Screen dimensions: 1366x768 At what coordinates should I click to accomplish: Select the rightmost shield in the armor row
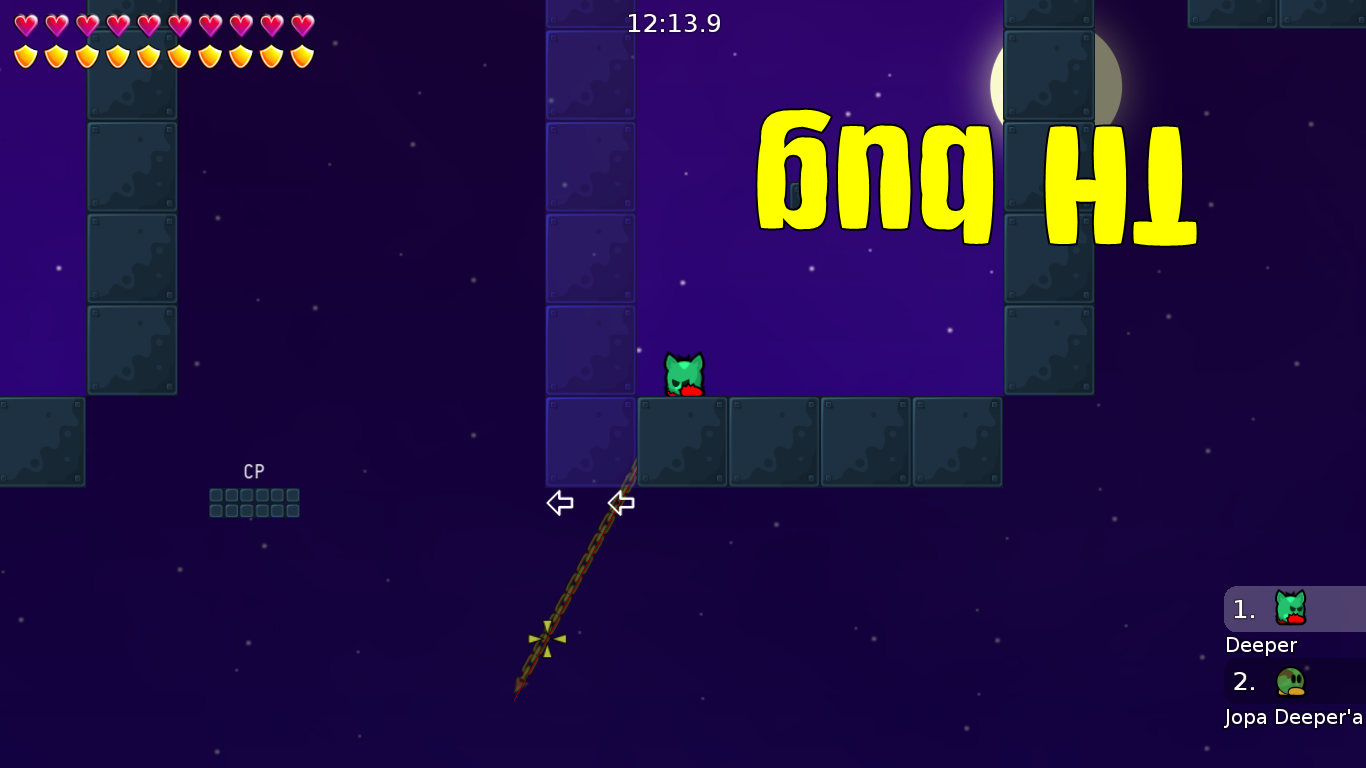click(x=299, y=55)
